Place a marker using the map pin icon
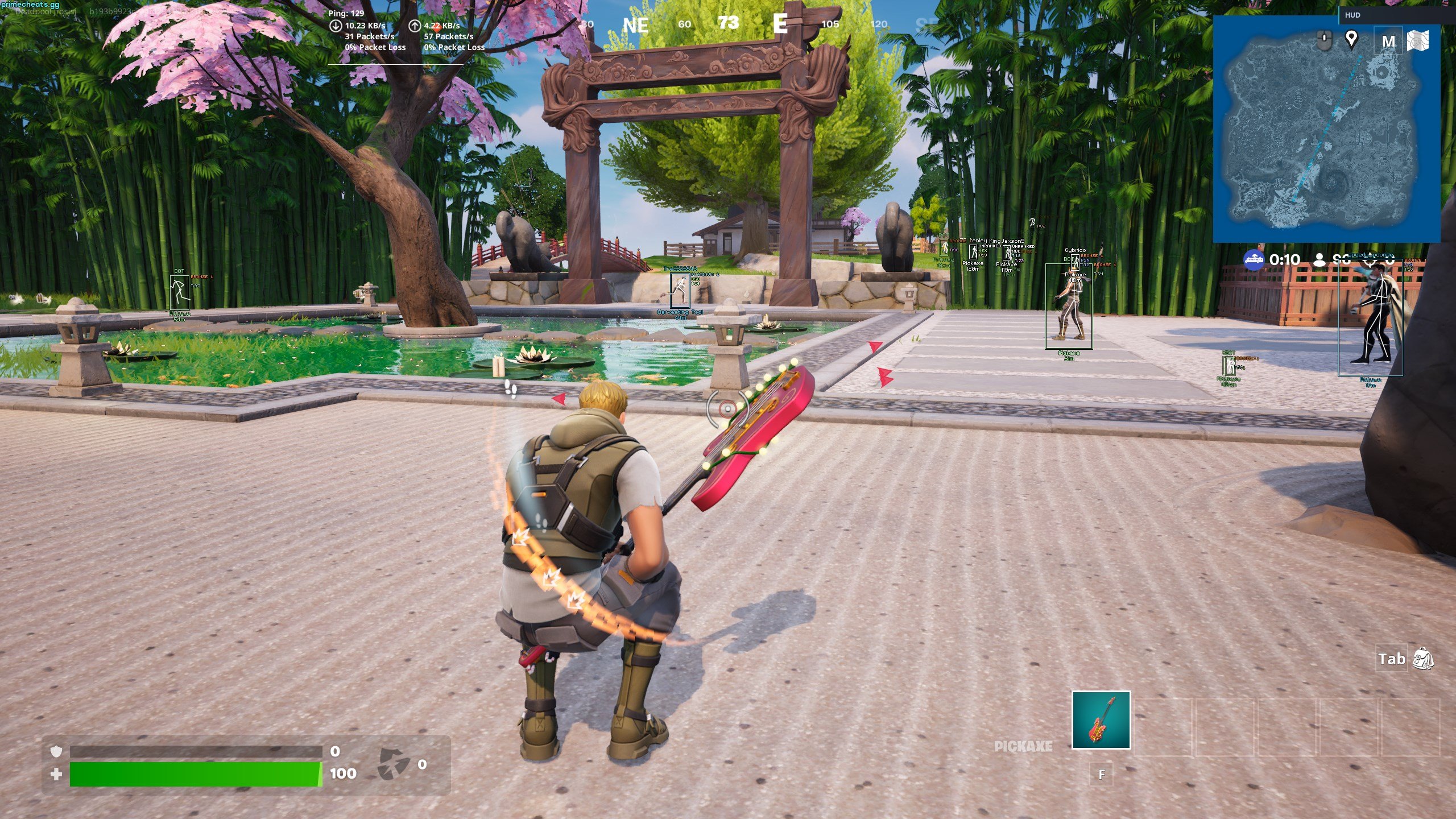1456x819 pixels. click(1351, 39)
